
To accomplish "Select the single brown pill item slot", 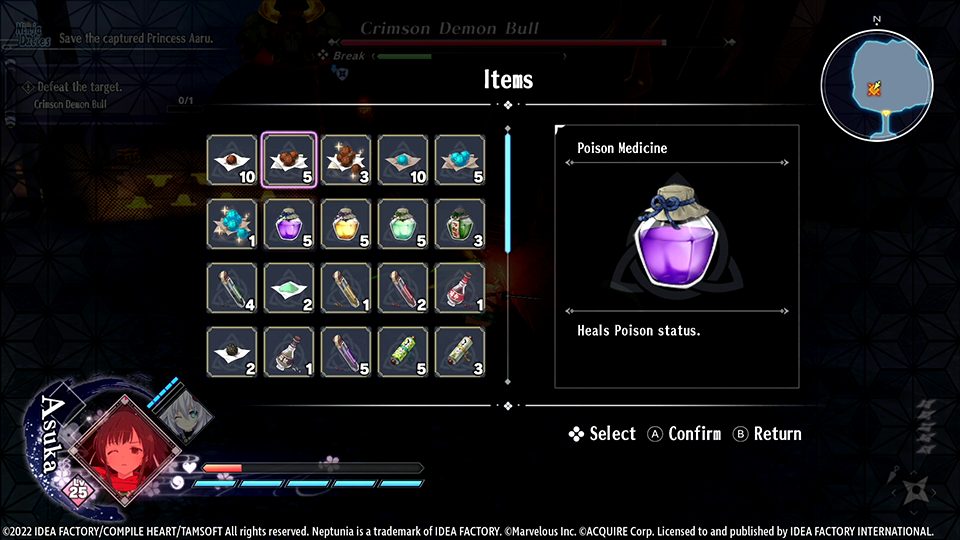I will [x=232, y=160].
